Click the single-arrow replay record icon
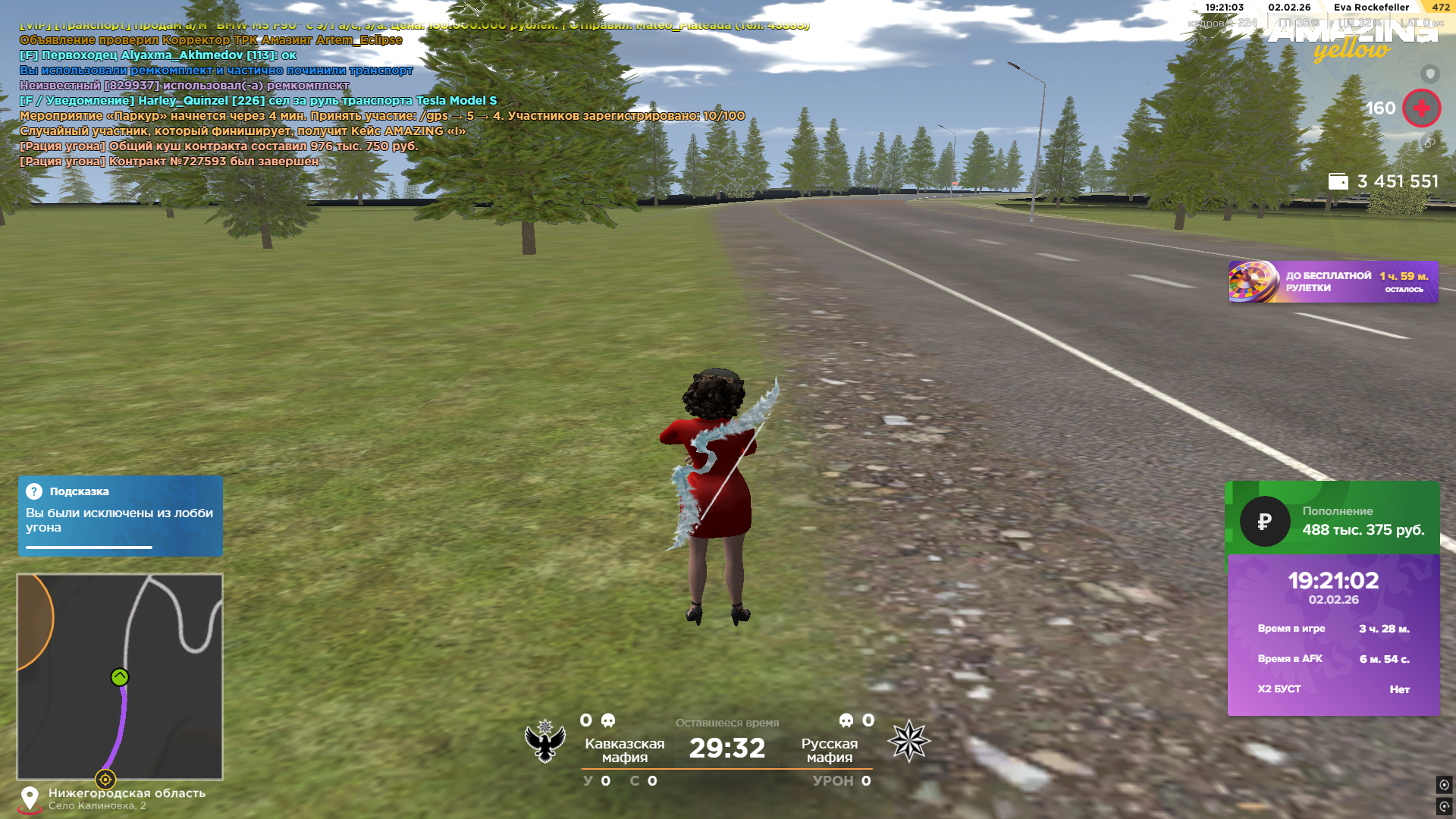Viewport: 1456px width, 819px height. [1444, 806]
